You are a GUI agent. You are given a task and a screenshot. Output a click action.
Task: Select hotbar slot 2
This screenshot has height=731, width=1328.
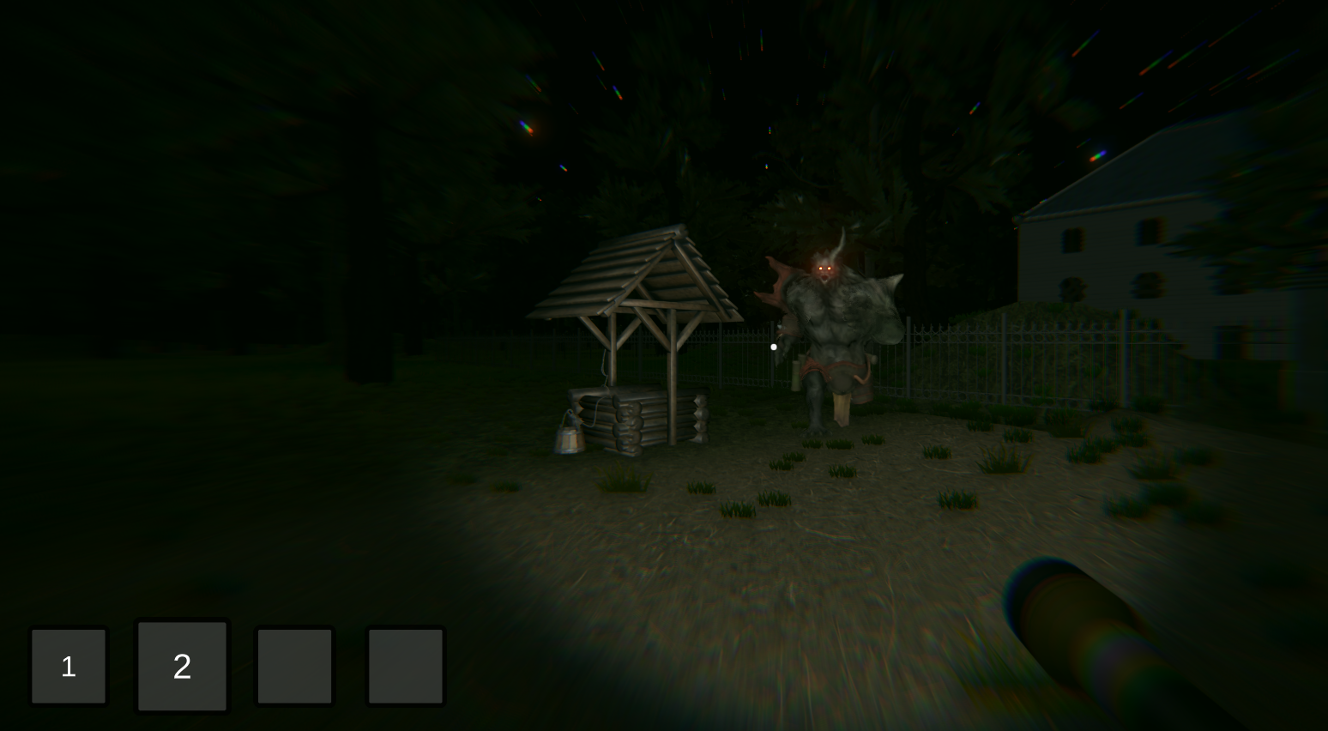(182, 666)
